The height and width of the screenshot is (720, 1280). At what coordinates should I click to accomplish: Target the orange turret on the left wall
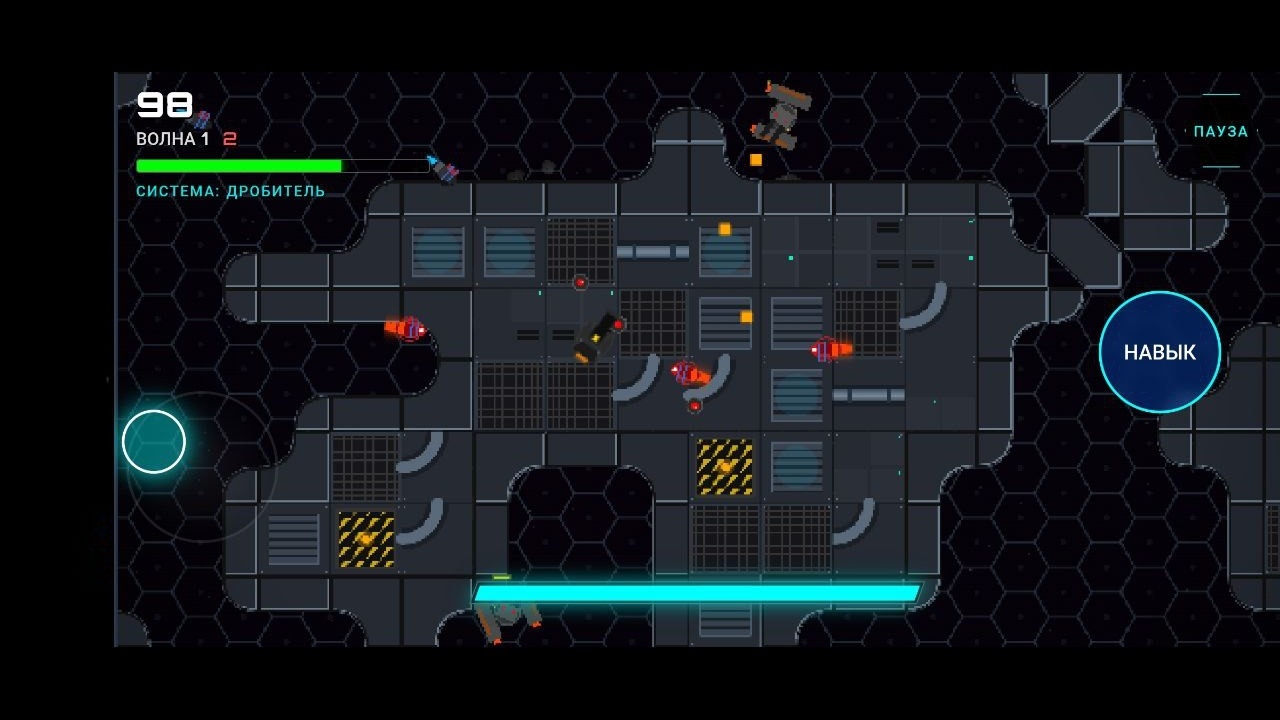[x=404, y=328]
